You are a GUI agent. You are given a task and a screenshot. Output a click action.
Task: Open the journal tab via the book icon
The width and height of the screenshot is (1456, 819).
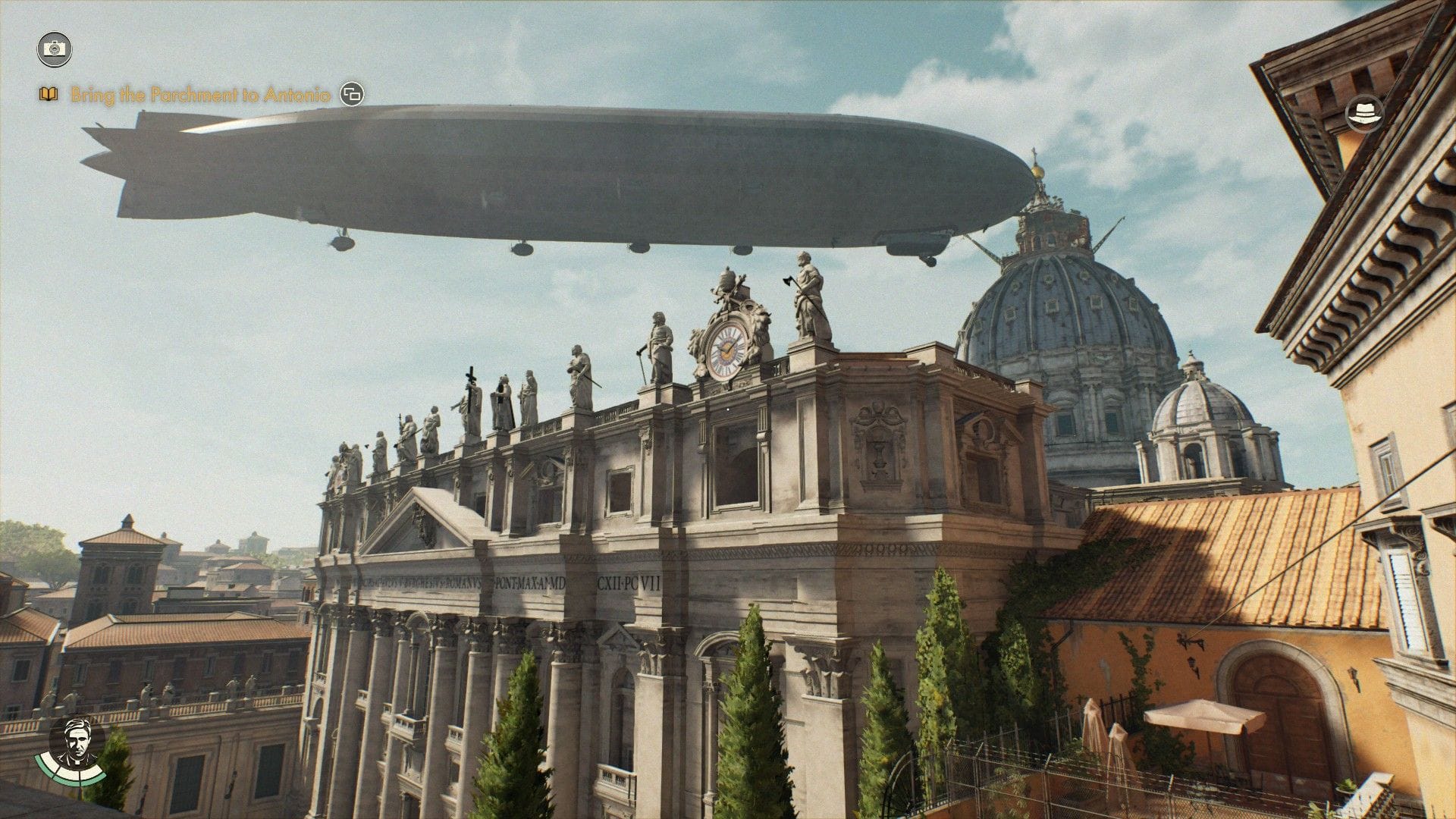[47, 94]
